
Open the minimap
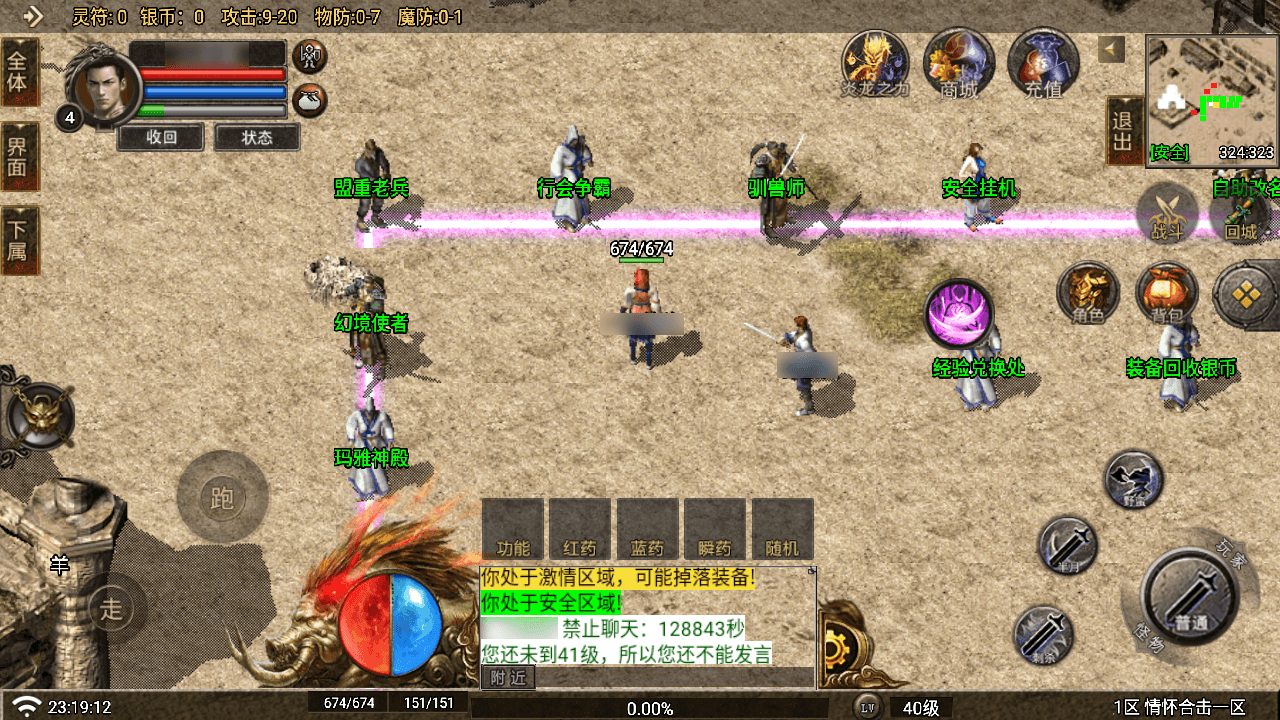coord(1211,99)
